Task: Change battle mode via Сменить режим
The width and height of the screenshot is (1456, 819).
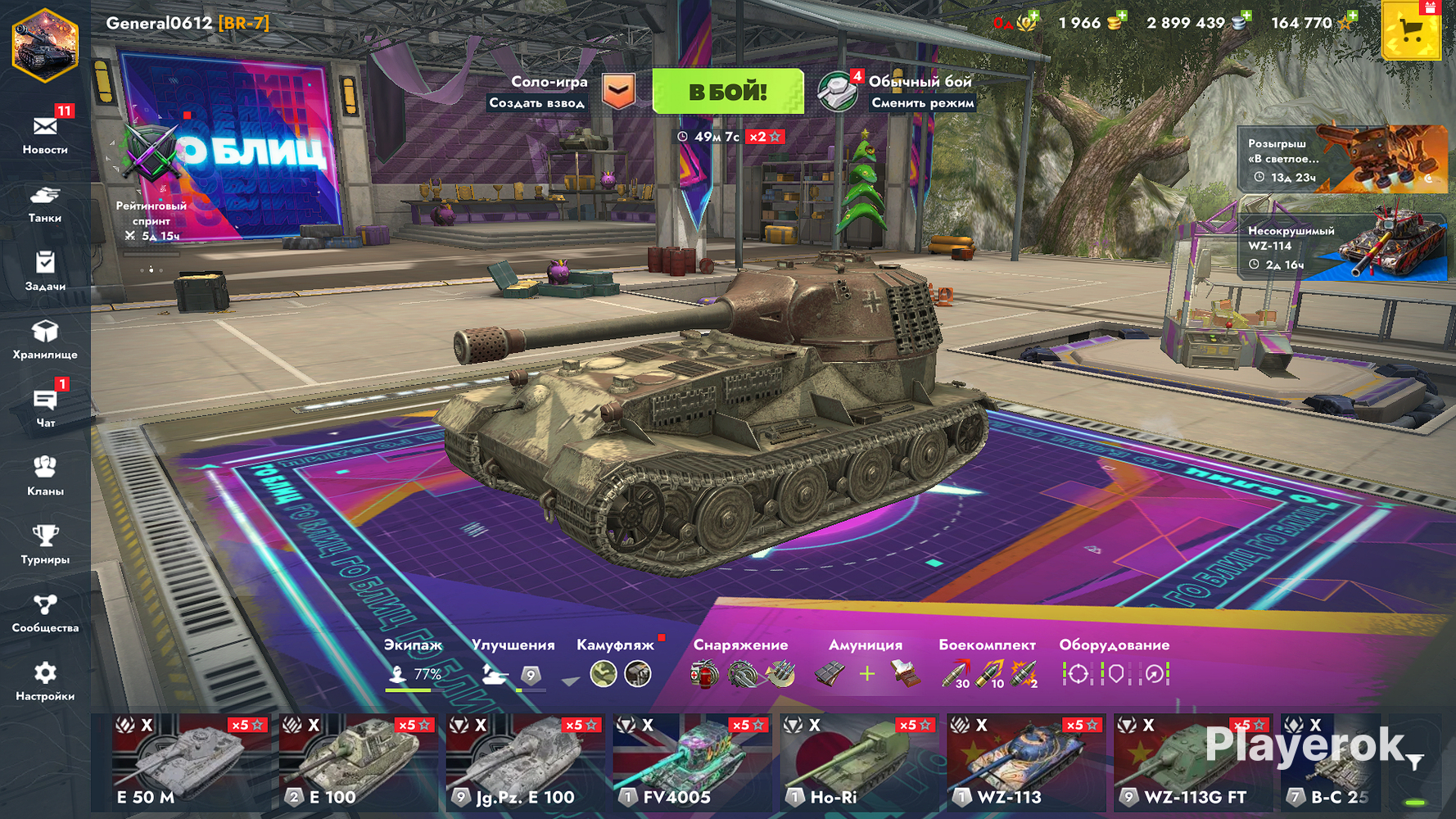Action: [922, 102]
